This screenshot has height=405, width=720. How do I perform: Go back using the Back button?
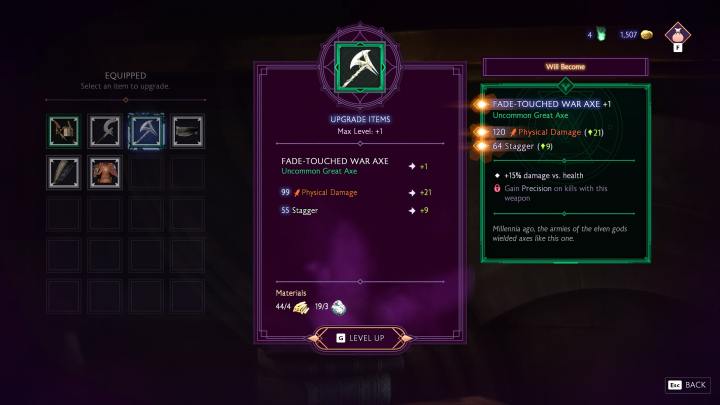tap(688, 384)
